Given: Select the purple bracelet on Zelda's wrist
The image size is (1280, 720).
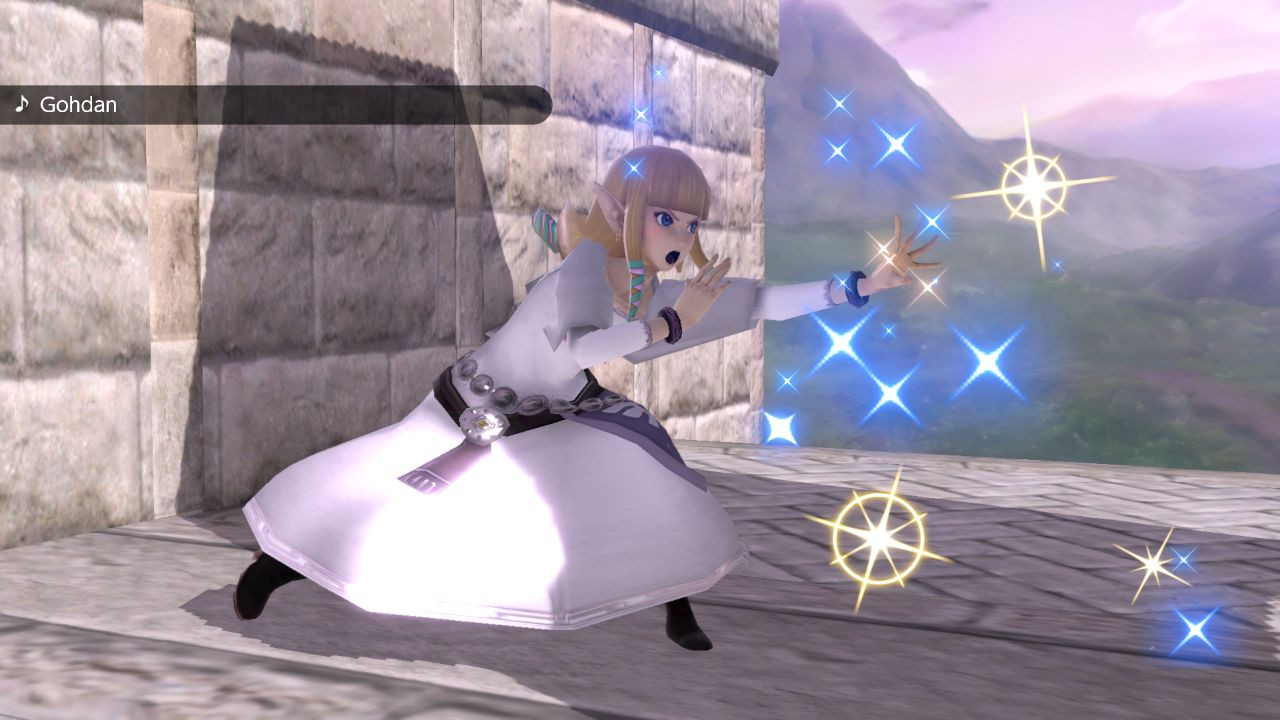Looking at the screenshot, I should click(x=668, y=323).
